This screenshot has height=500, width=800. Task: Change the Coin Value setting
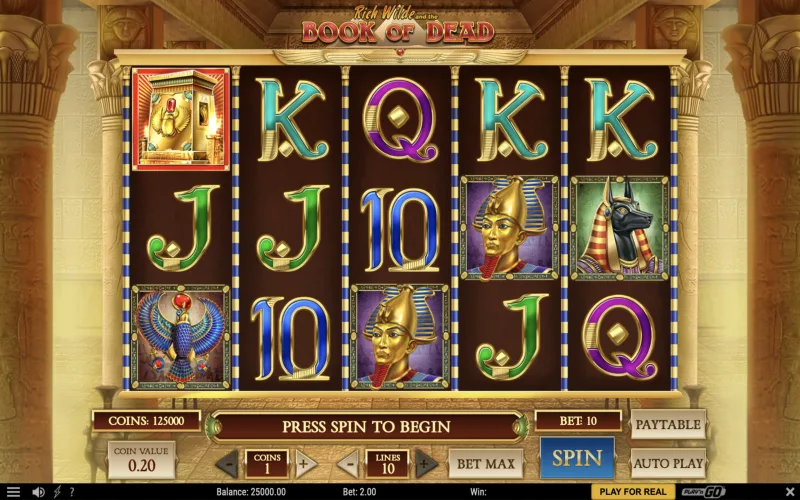click(x=141, y=461)
